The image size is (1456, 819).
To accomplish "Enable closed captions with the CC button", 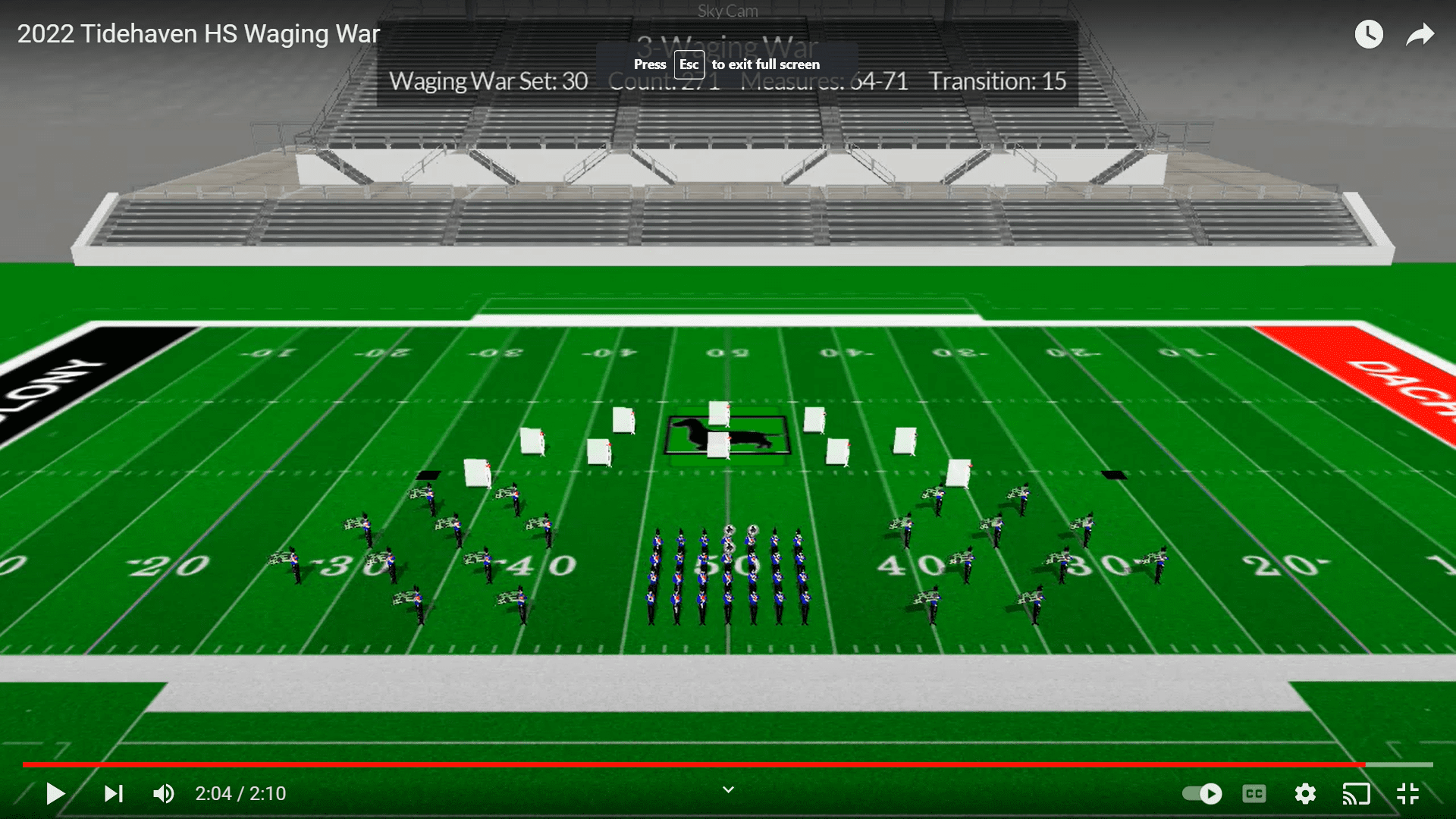I will (x=1254, y=794).
